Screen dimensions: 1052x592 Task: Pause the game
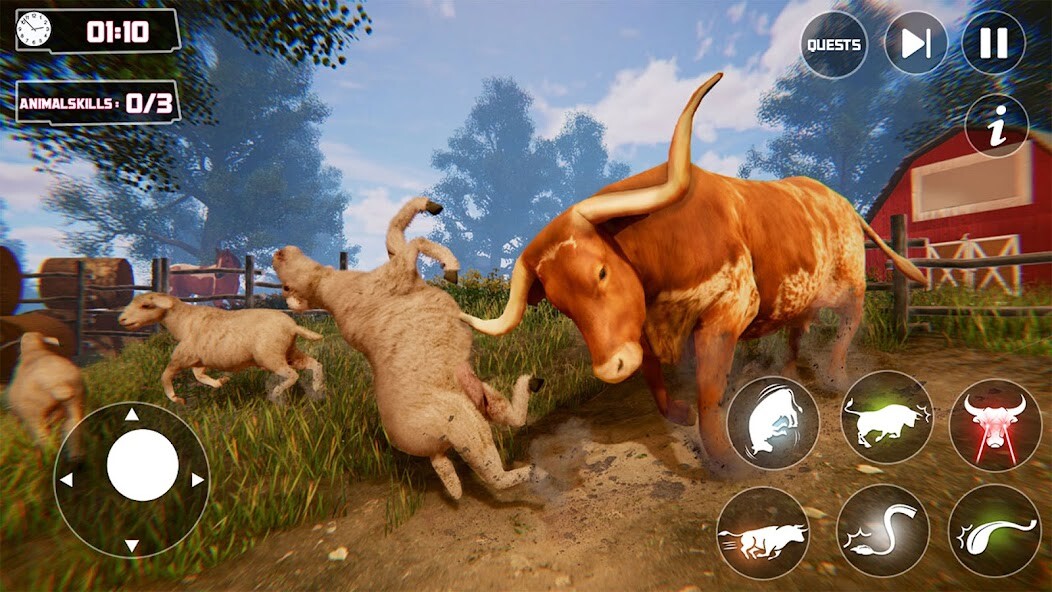click(x=993, y=43)
